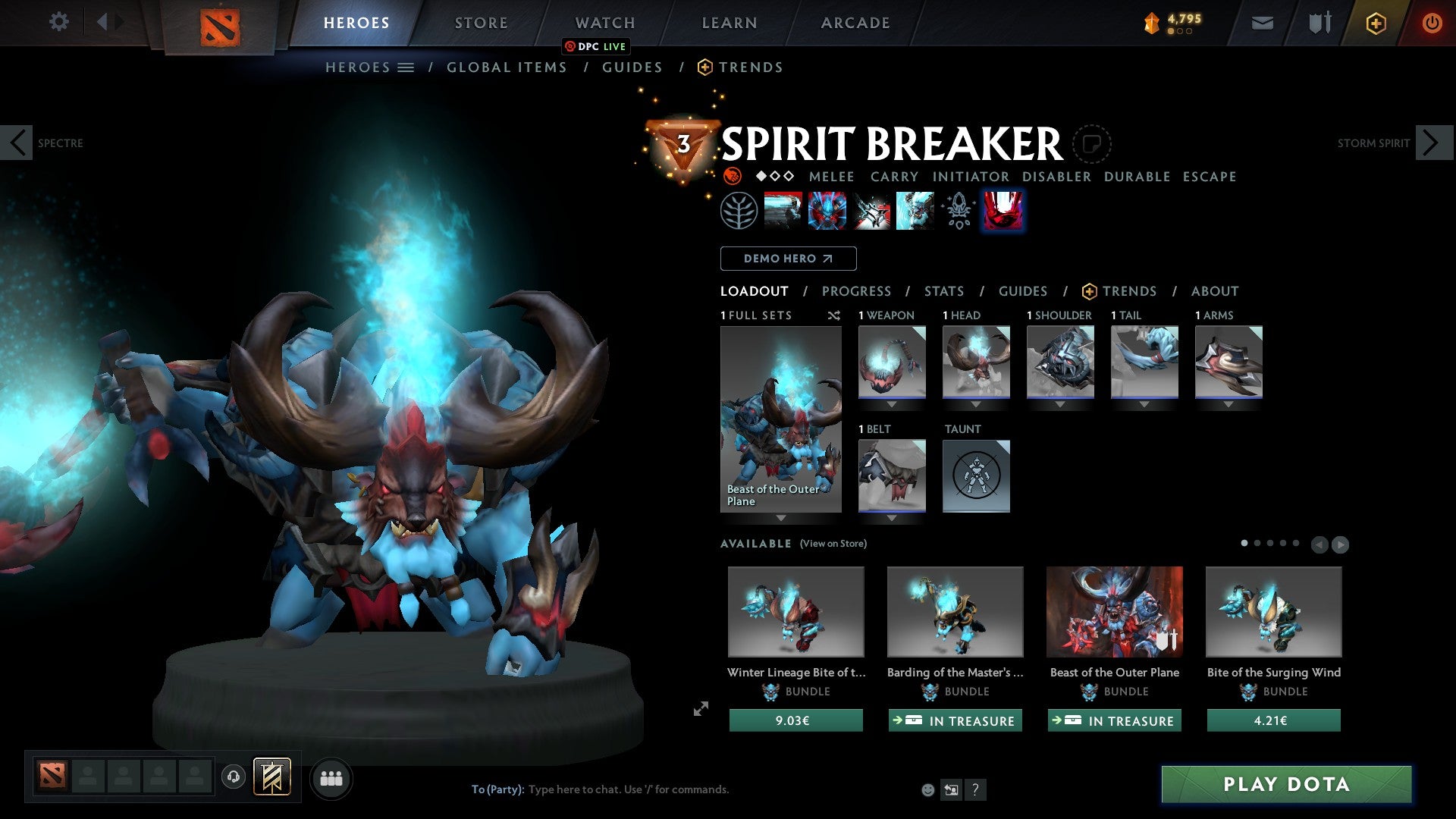Image resolution: width=1456 pixels, height=819 pixels.
Task: Click the Demo Hero button
Action: 788,259
